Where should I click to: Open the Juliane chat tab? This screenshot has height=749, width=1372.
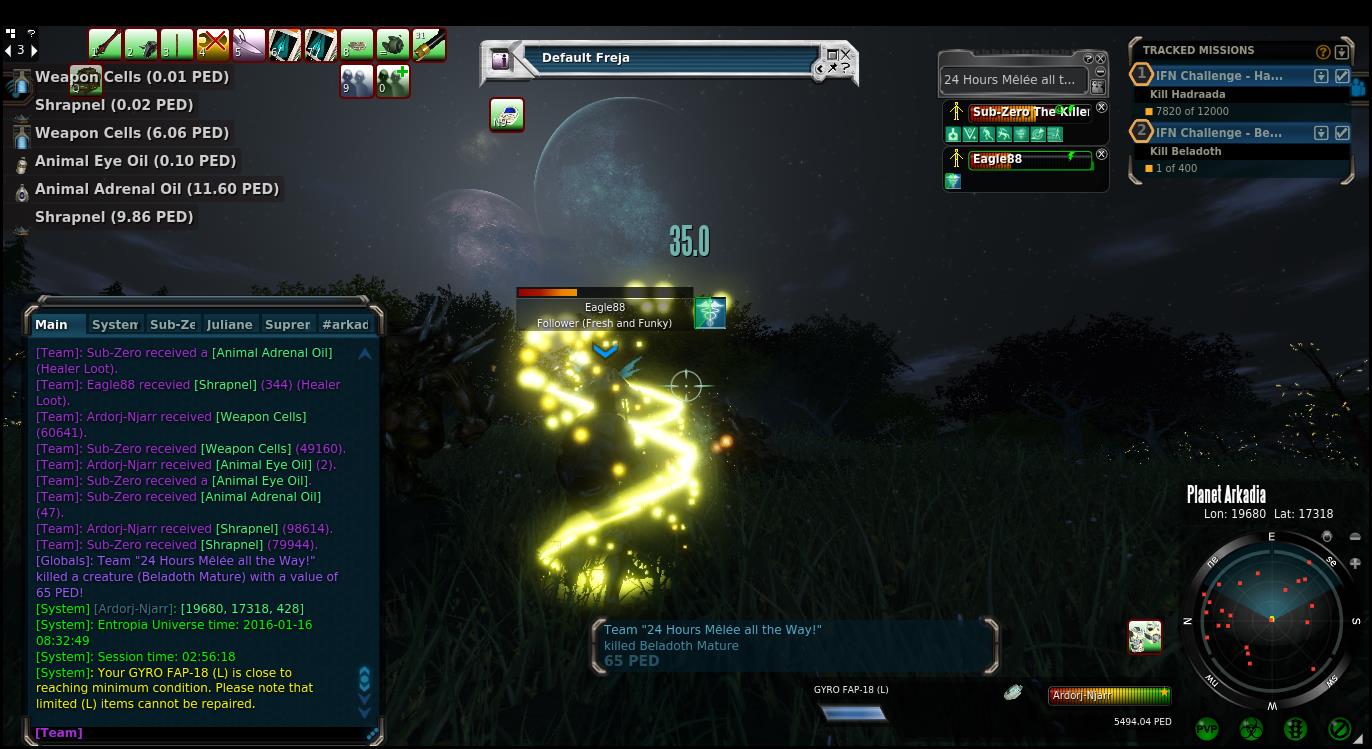229,324
